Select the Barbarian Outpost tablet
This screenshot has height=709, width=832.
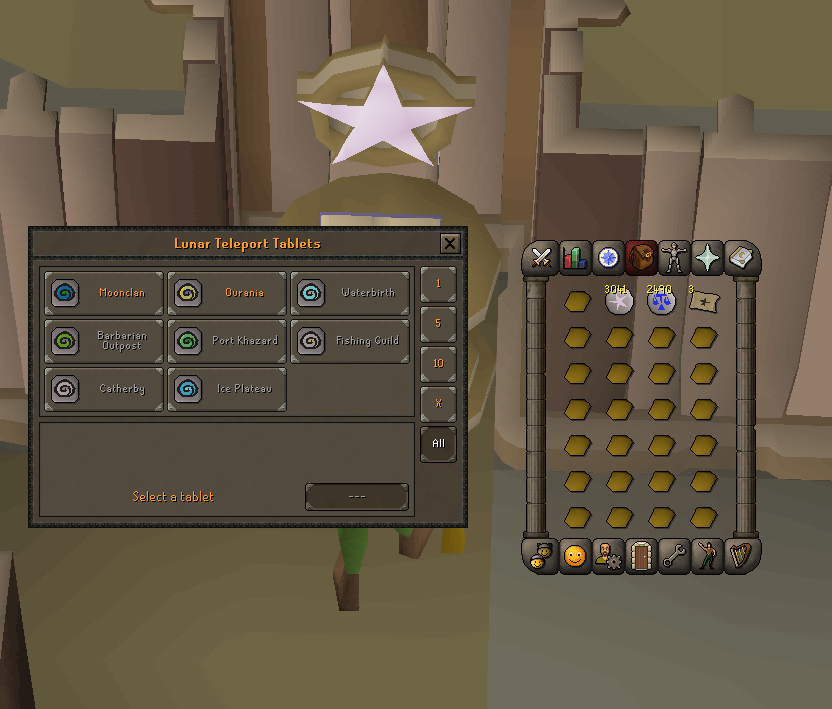click(x=102, y=341)
